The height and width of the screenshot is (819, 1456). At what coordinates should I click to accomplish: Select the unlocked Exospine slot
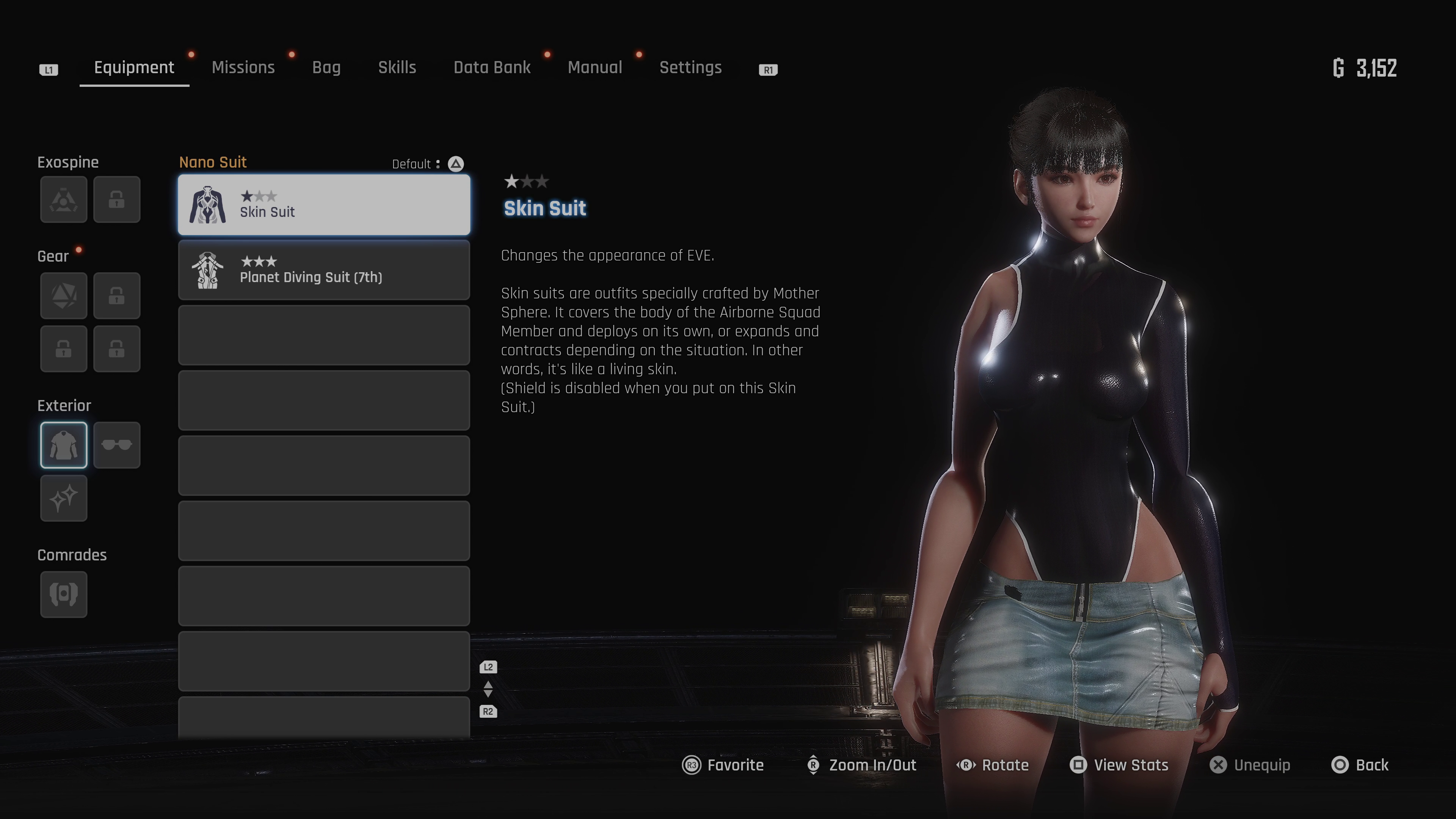click(64, 199)
